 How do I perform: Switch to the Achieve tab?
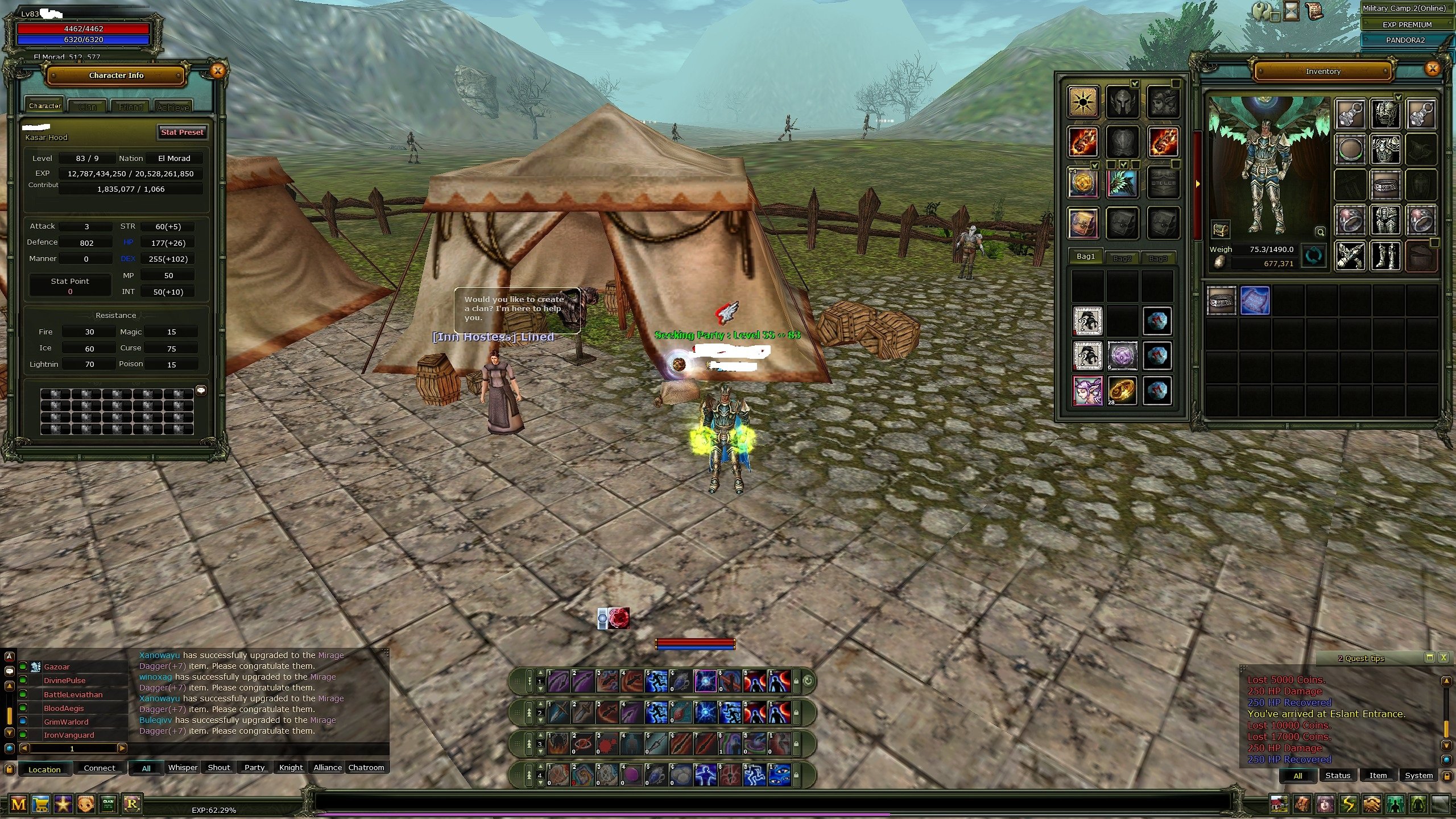(x=173, y=106)
